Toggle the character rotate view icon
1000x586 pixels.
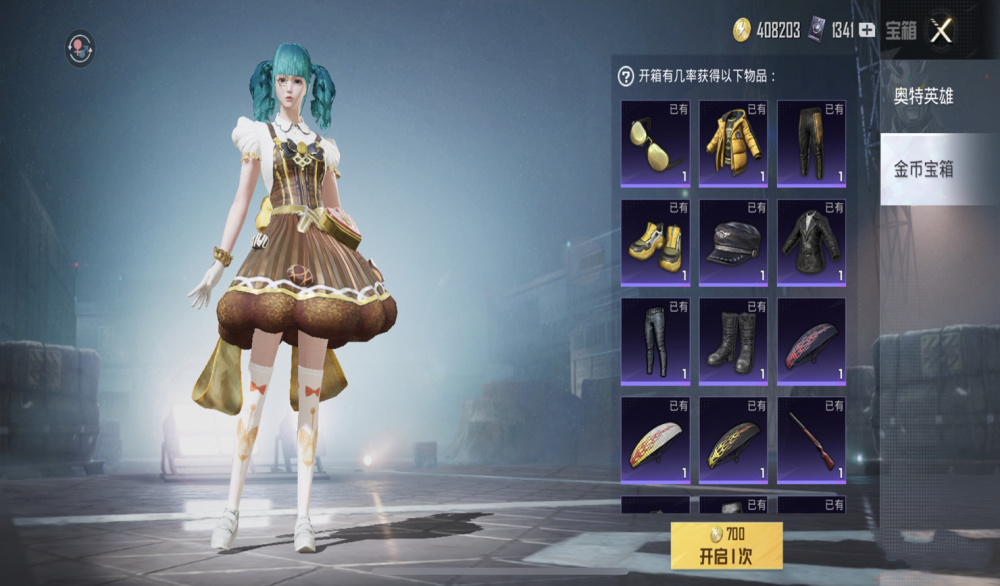click(80, 47)
